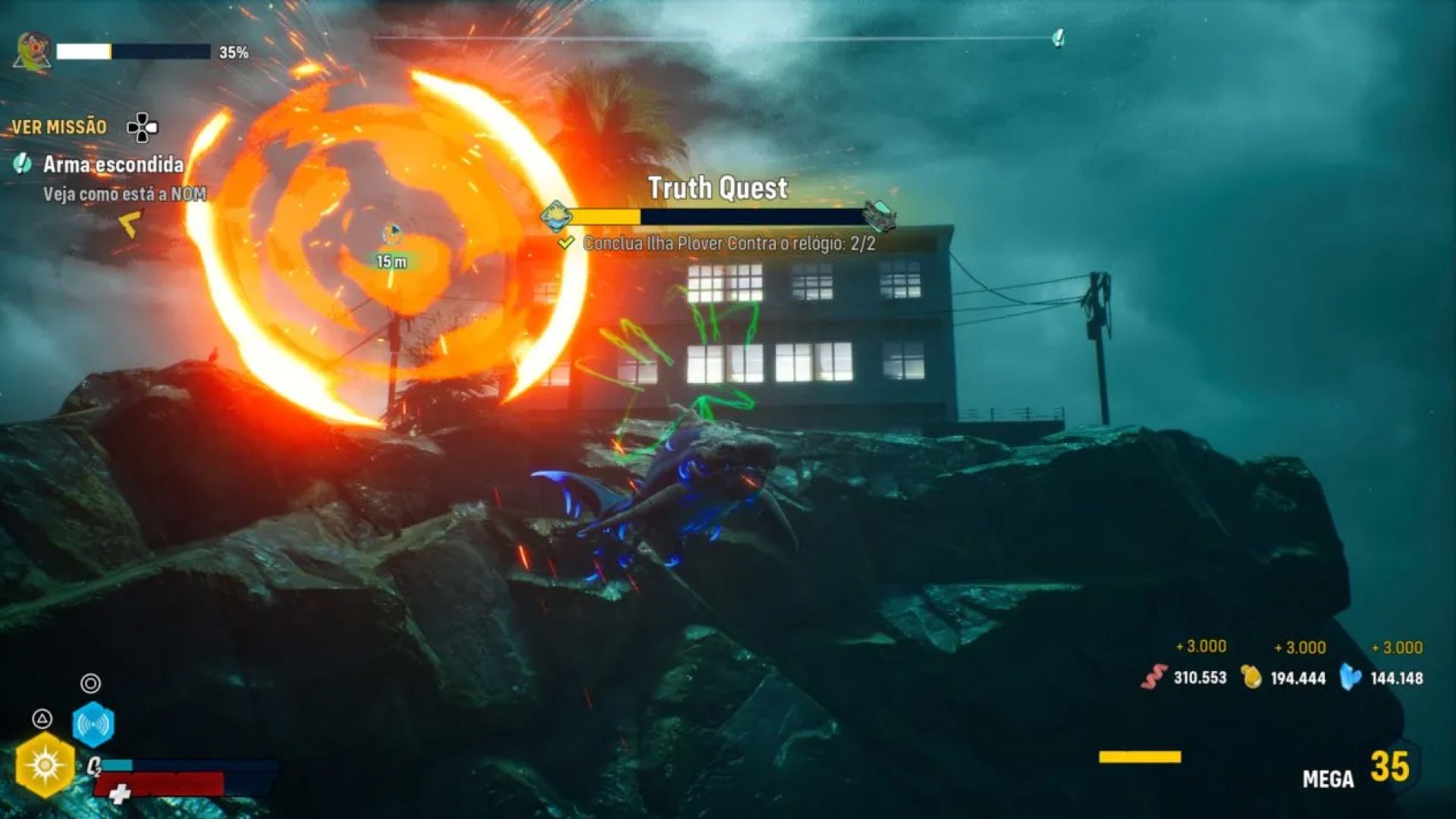Open the Arma escondida mission tracker
The image size is (1456, 819).
[x=112, y=165]
